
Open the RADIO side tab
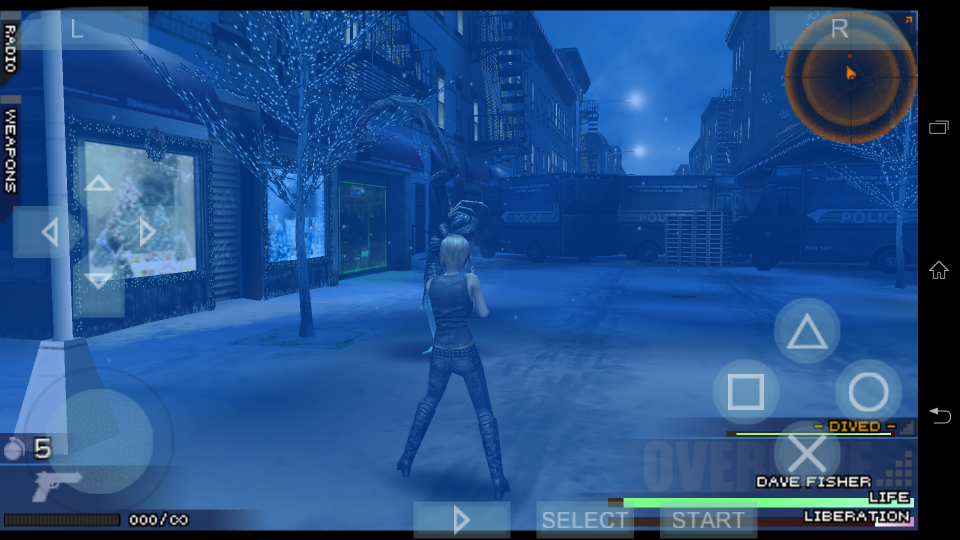click(9, 47)
